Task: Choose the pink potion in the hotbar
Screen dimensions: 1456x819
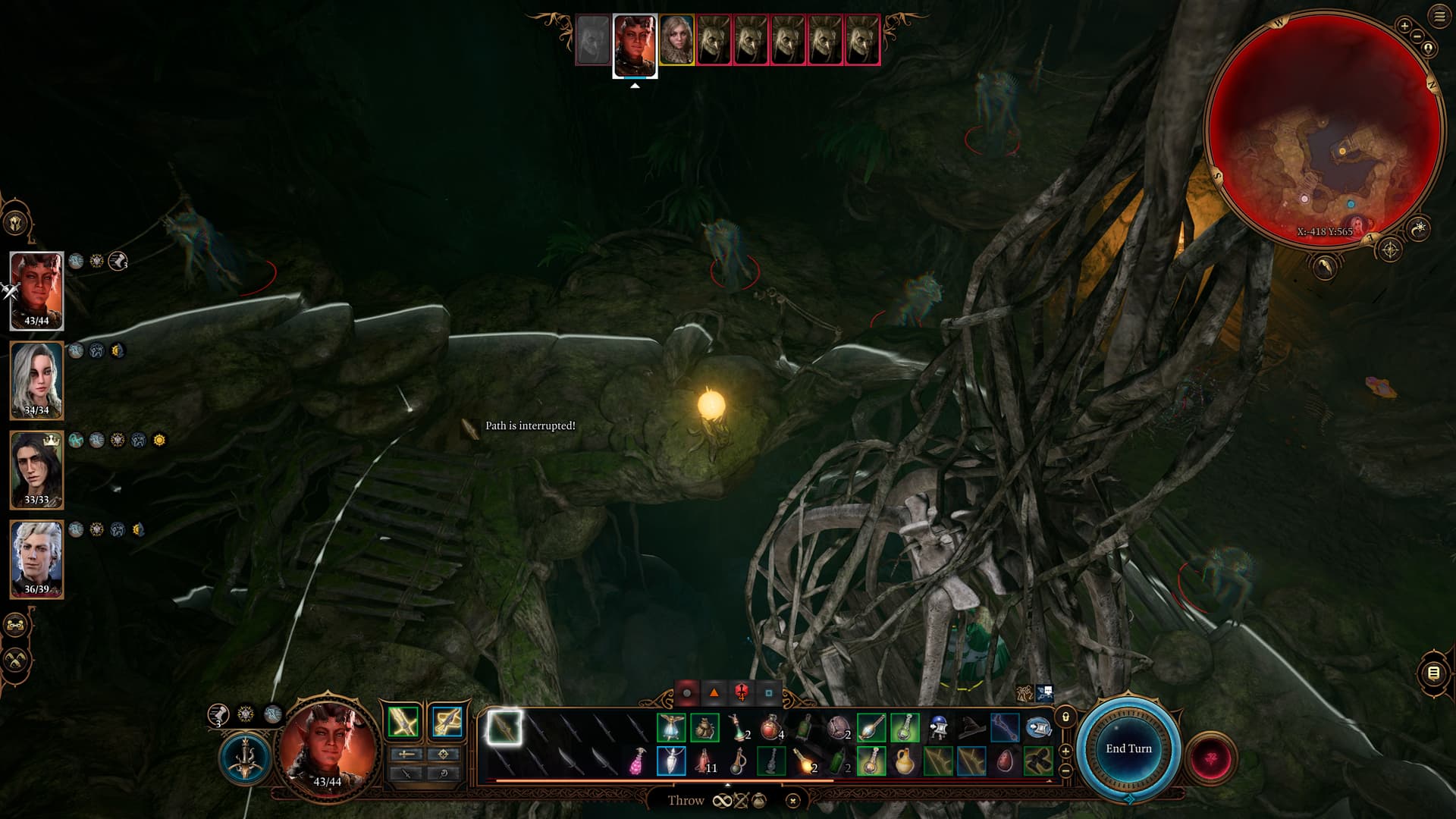Action: (x=638, y=761)
